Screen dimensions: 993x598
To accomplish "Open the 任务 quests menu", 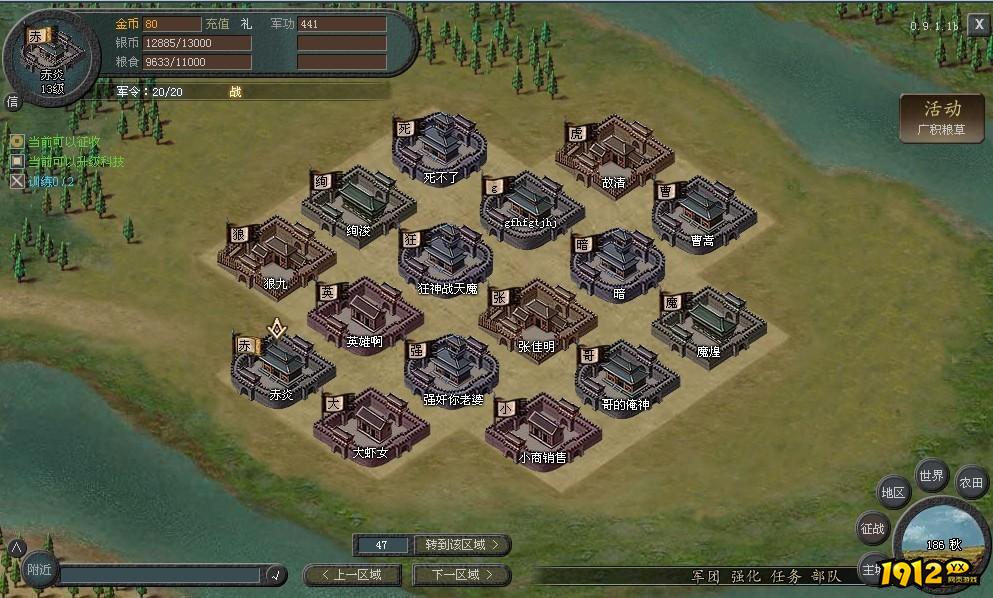I will [x=785, y=576].
